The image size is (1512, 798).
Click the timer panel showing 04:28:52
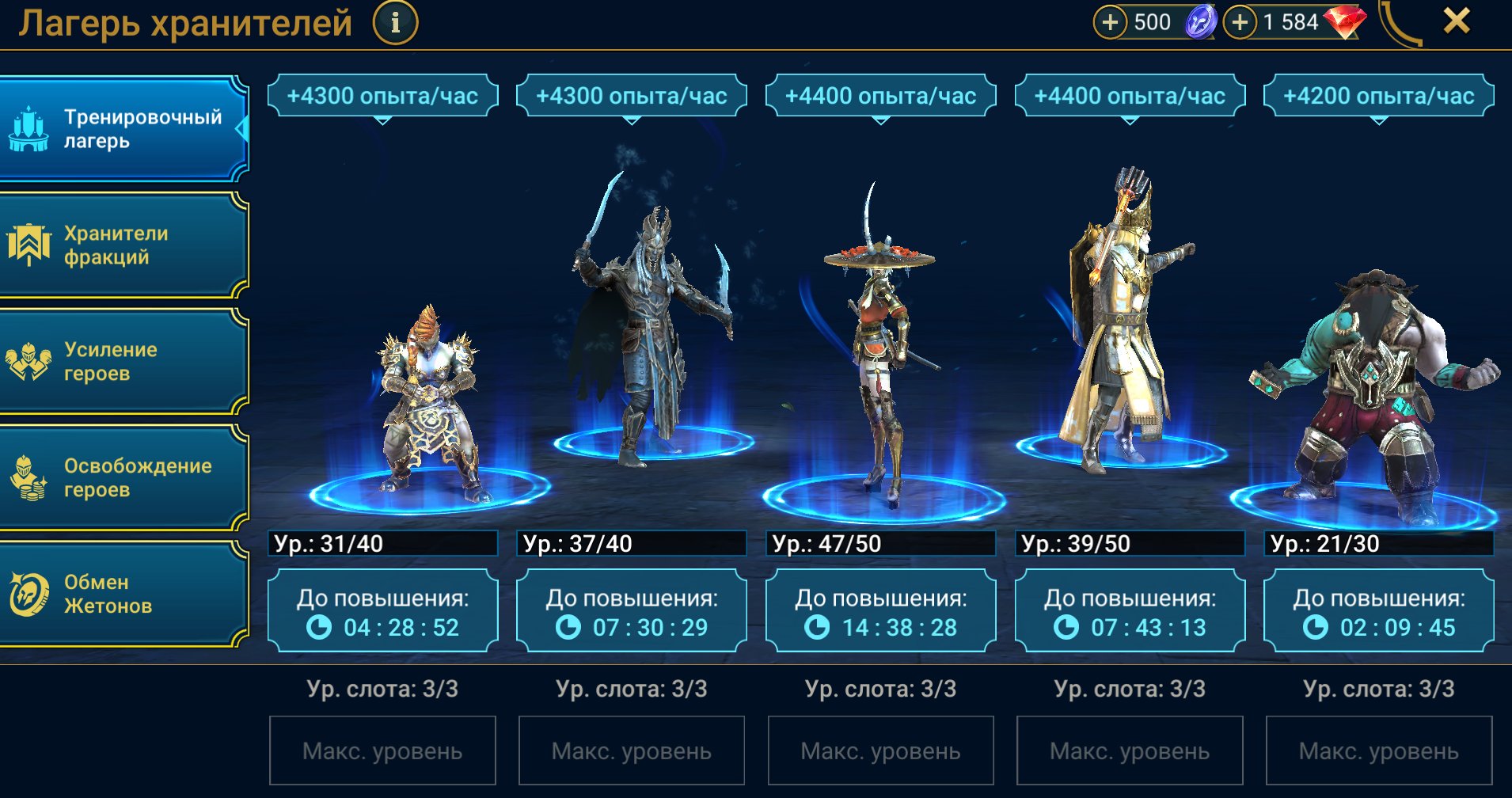383,612
